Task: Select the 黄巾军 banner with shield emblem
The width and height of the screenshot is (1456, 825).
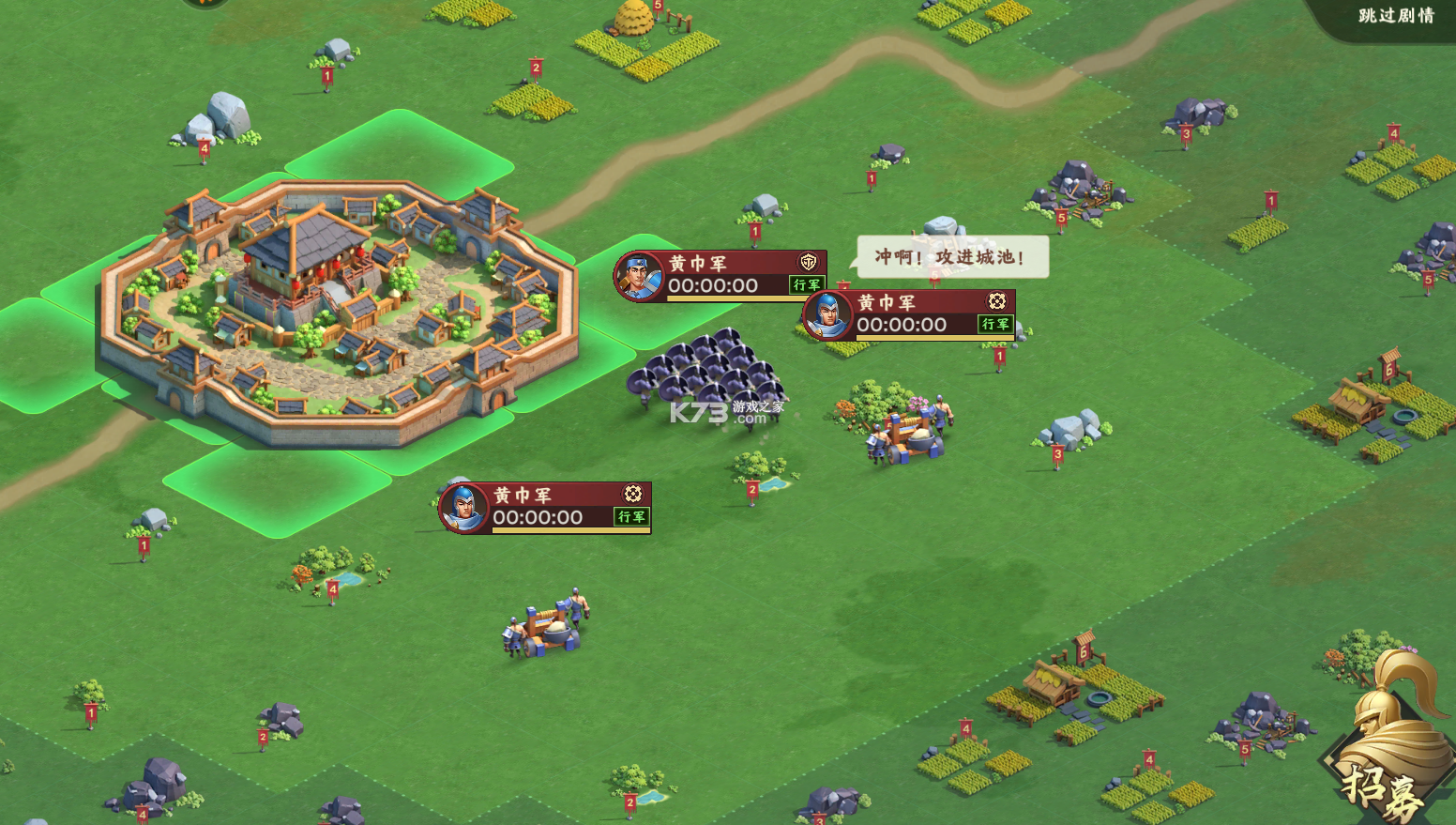Action: 720,275
